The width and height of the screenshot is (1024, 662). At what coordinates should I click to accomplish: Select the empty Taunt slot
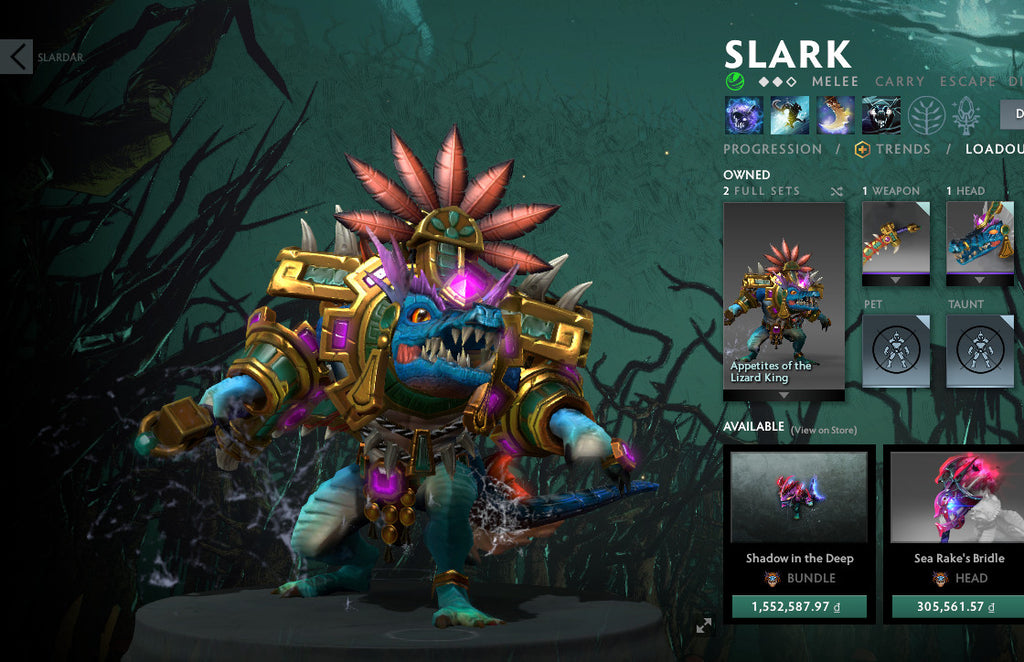[980, 349]
